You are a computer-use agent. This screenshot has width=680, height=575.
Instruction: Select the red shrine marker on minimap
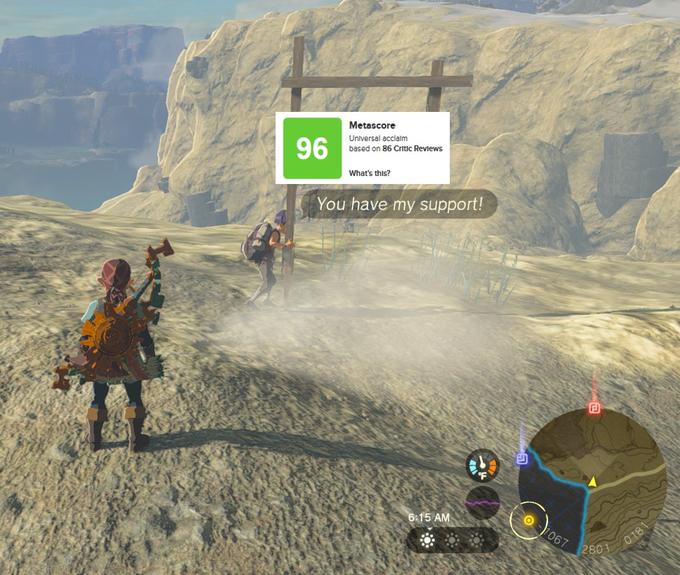(x=594, y=408)
